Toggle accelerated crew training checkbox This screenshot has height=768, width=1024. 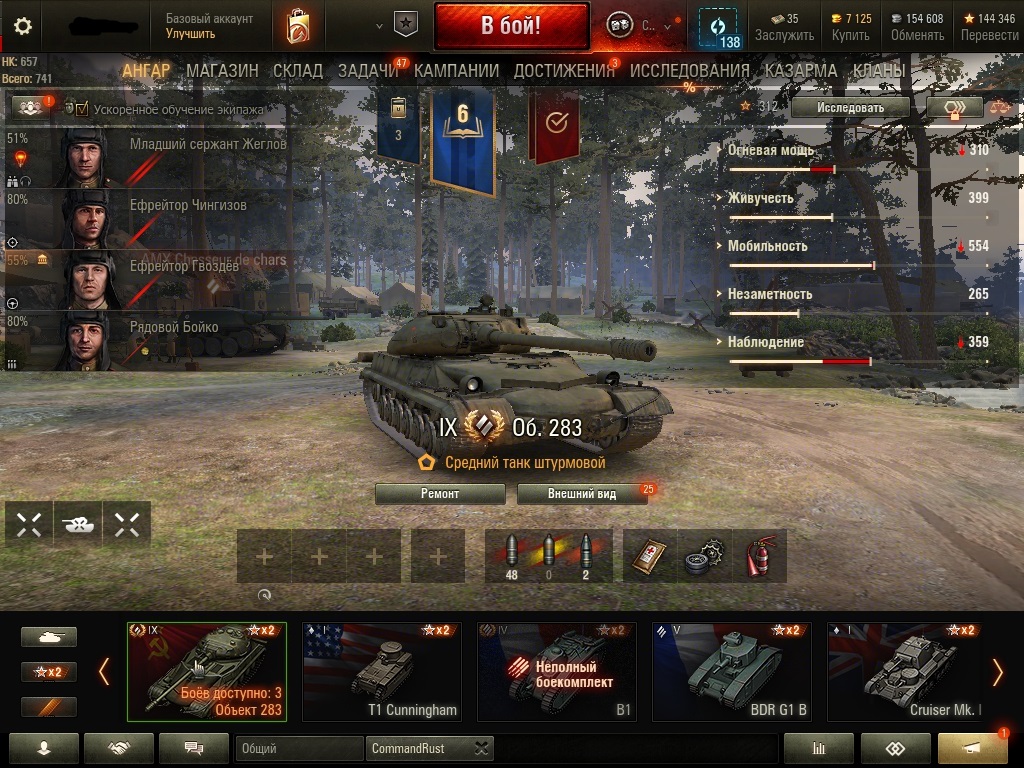coord(82,109)
